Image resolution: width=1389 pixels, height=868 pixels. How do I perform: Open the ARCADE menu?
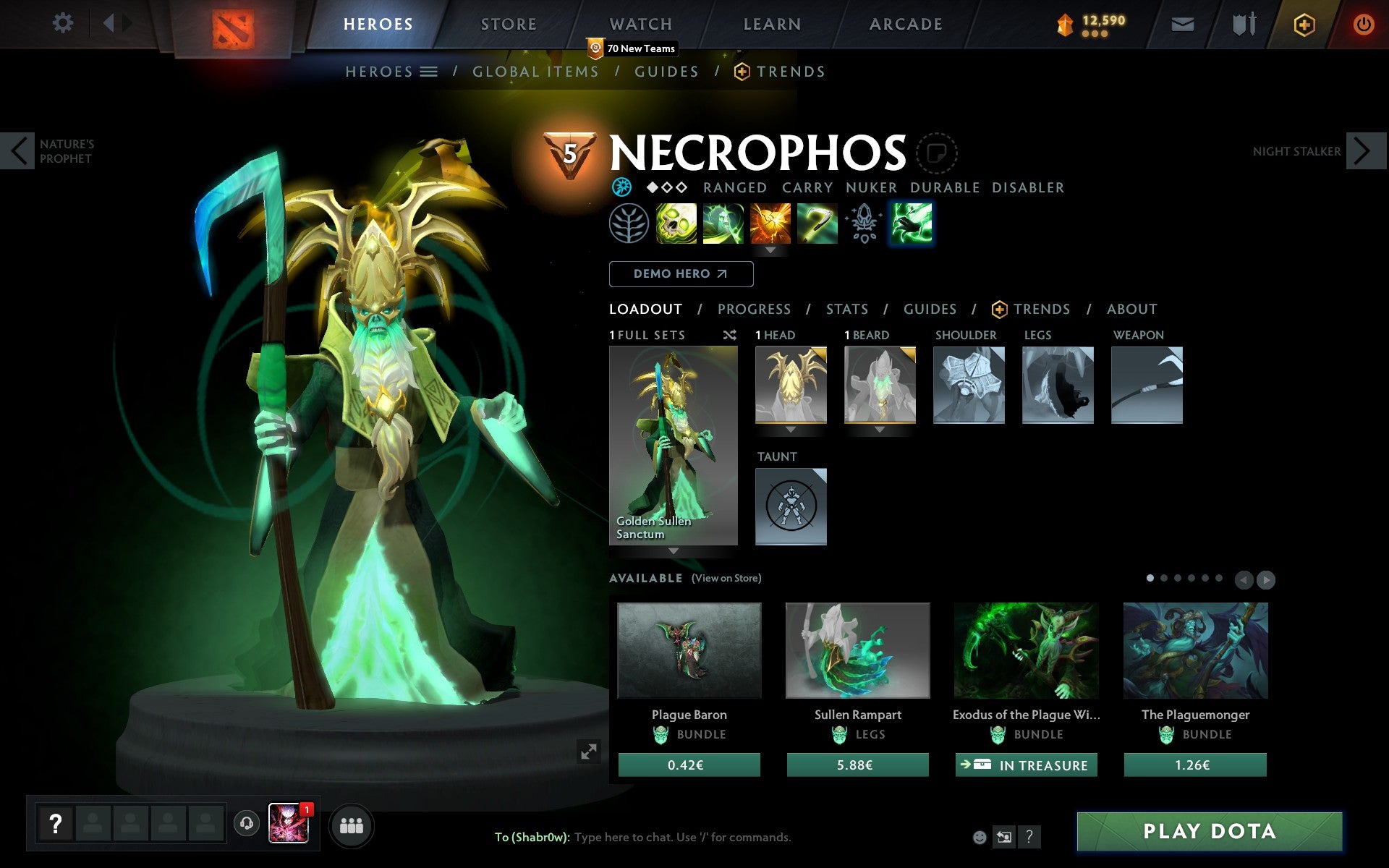904,23
